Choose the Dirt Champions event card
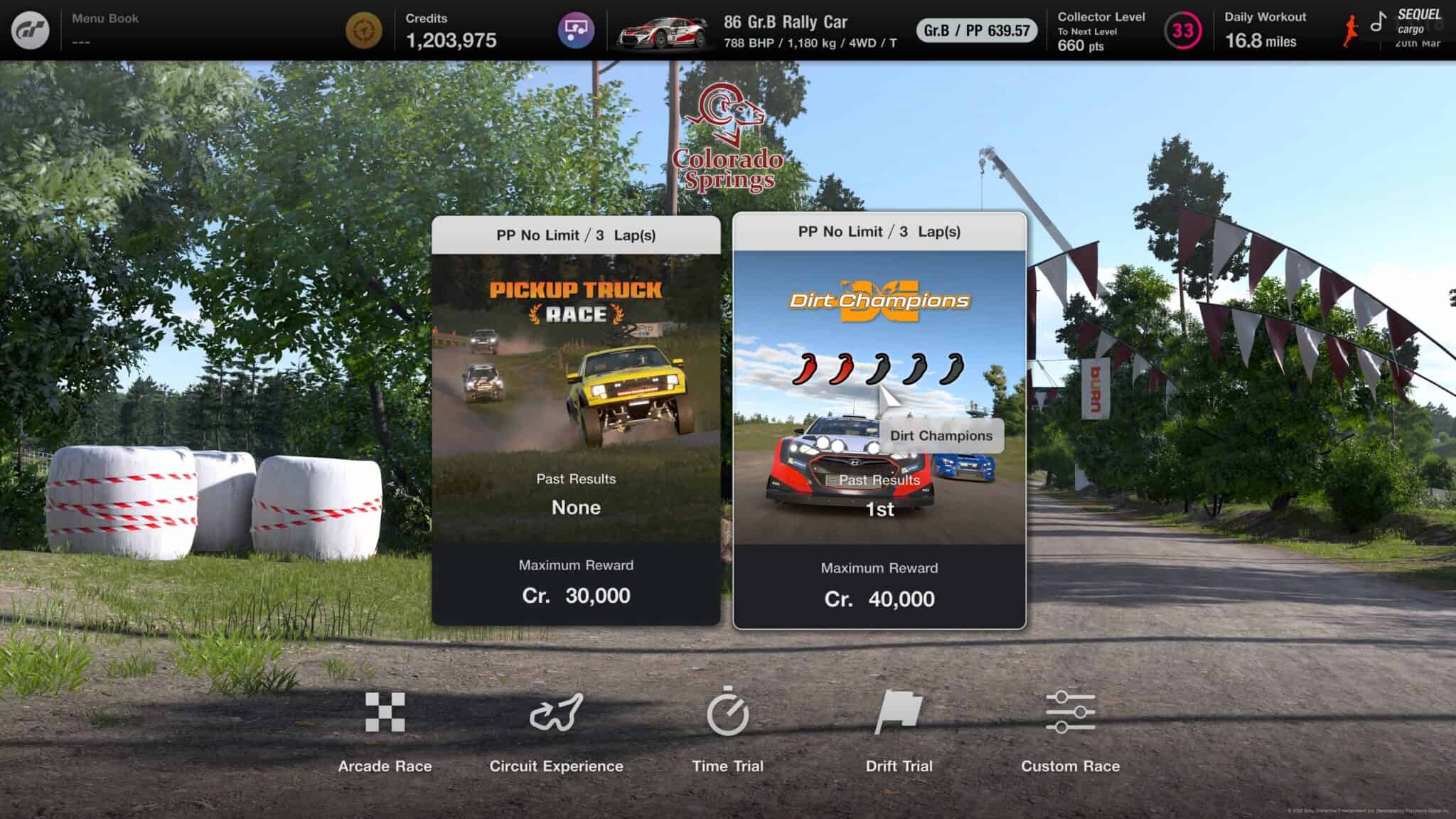The height and width of the screenshot is (819, 1456). pos(879,419)
